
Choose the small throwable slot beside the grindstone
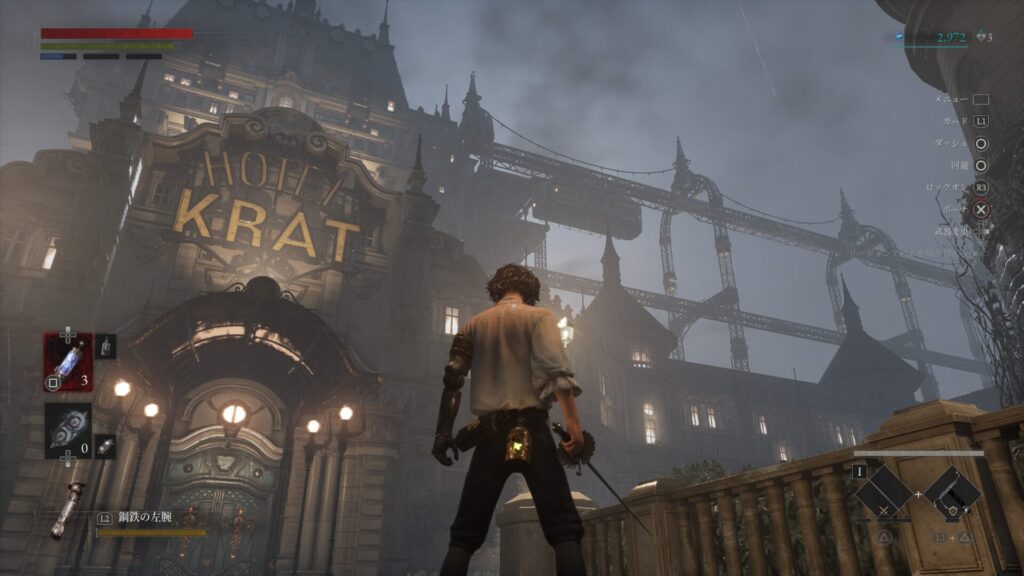[105, 446]
